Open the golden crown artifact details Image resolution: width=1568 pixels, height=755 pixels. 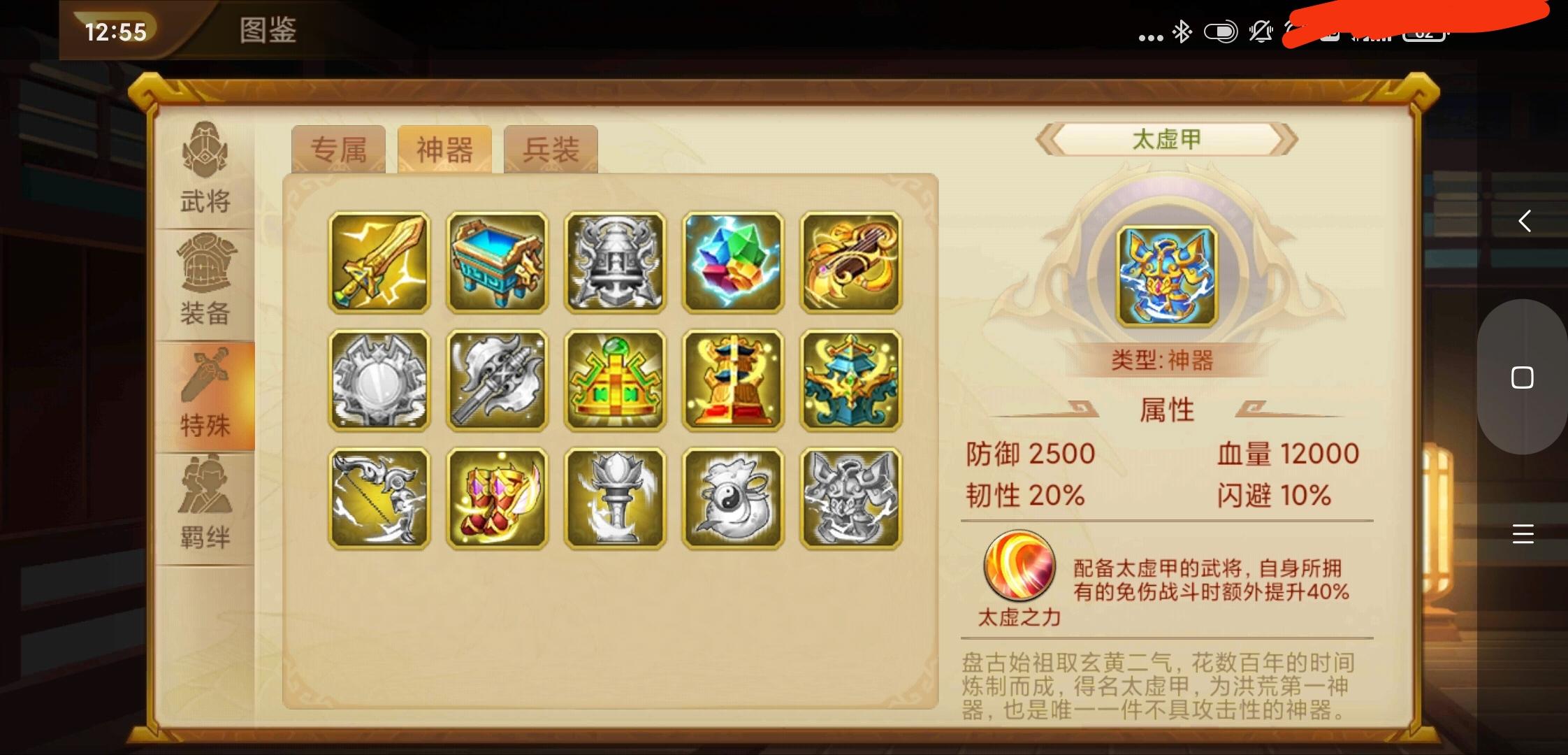tap(615, 381)
